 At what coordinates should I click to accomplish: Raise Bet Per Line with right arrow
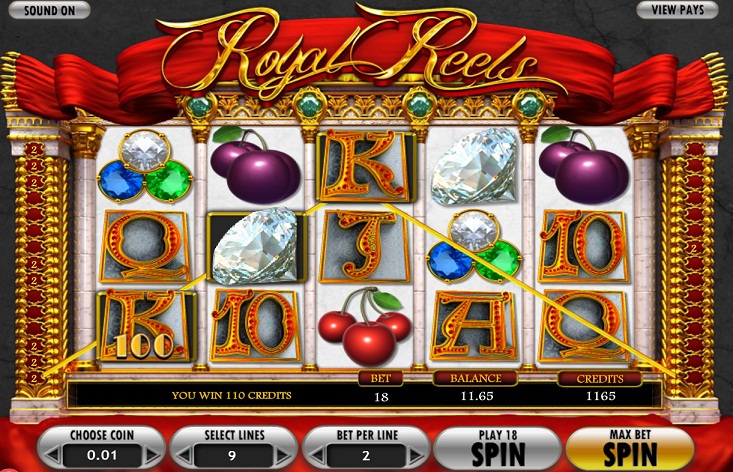(x=417, y=456)
